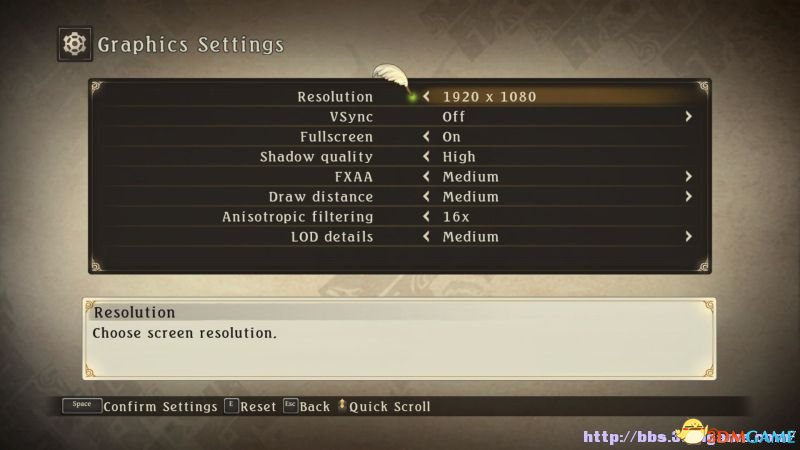Viewport: 800px width, 450px height.
Task: Select the Resolution setting row
Action: 335,97
